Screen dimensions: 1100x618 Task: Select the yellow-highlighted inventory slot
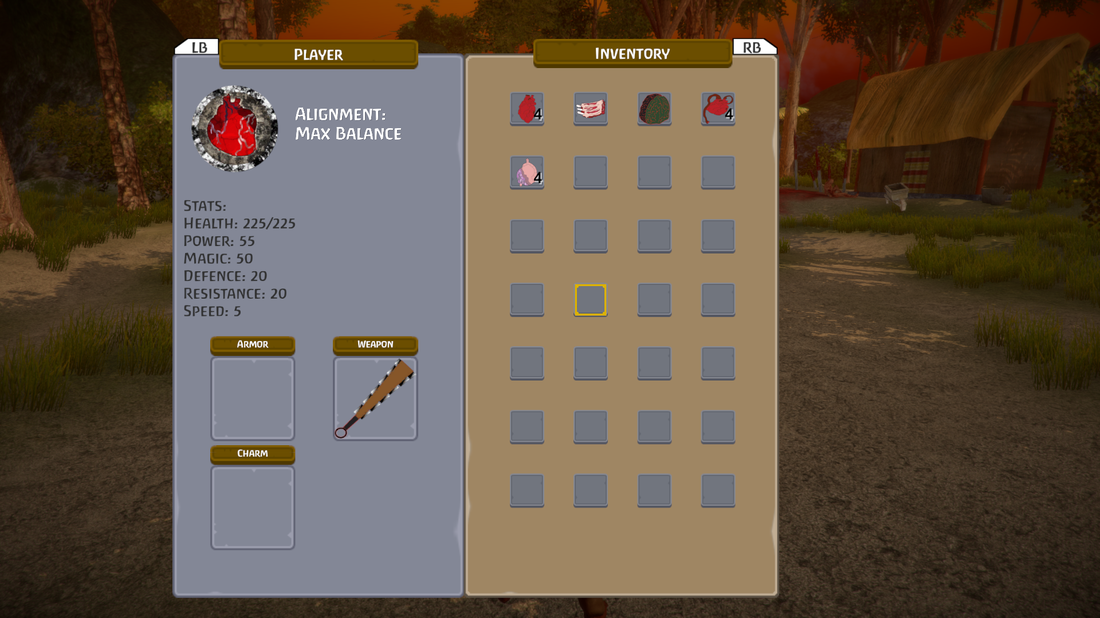(x=590, y=299)
